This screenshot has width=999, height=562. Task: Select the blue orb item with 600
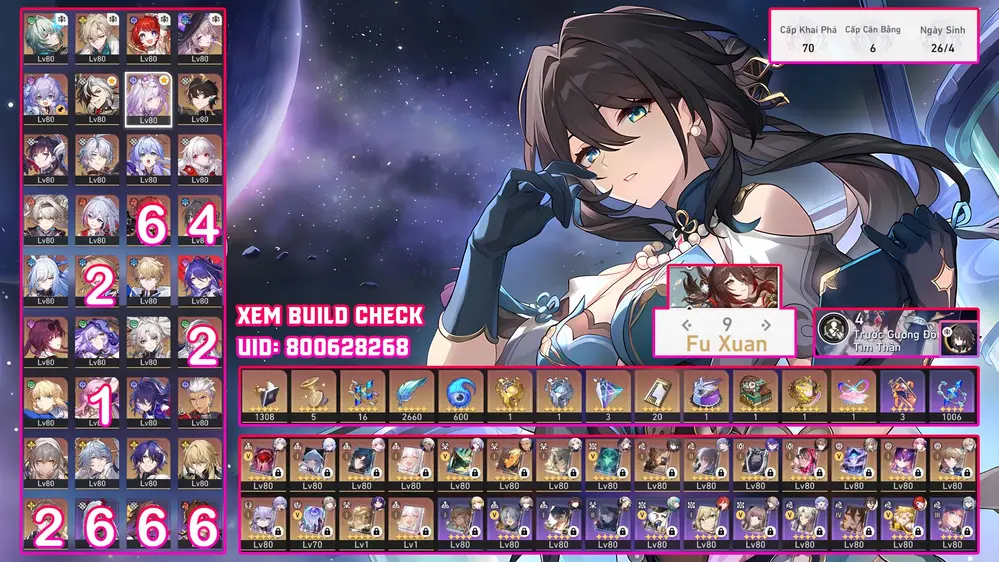pos(463,394)
